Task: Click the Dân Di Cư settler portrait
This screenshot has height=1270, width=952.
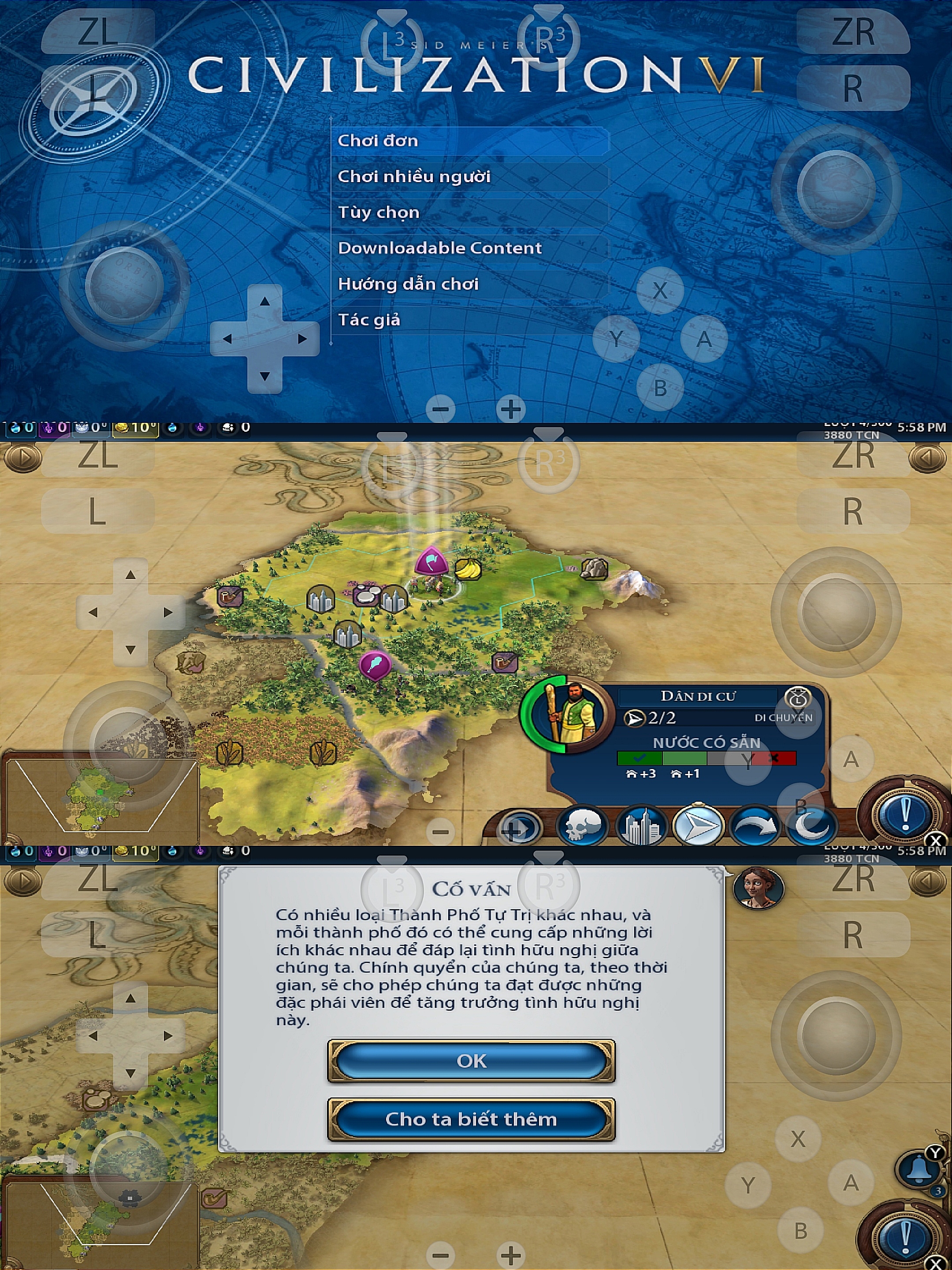Action: (568, 715)
